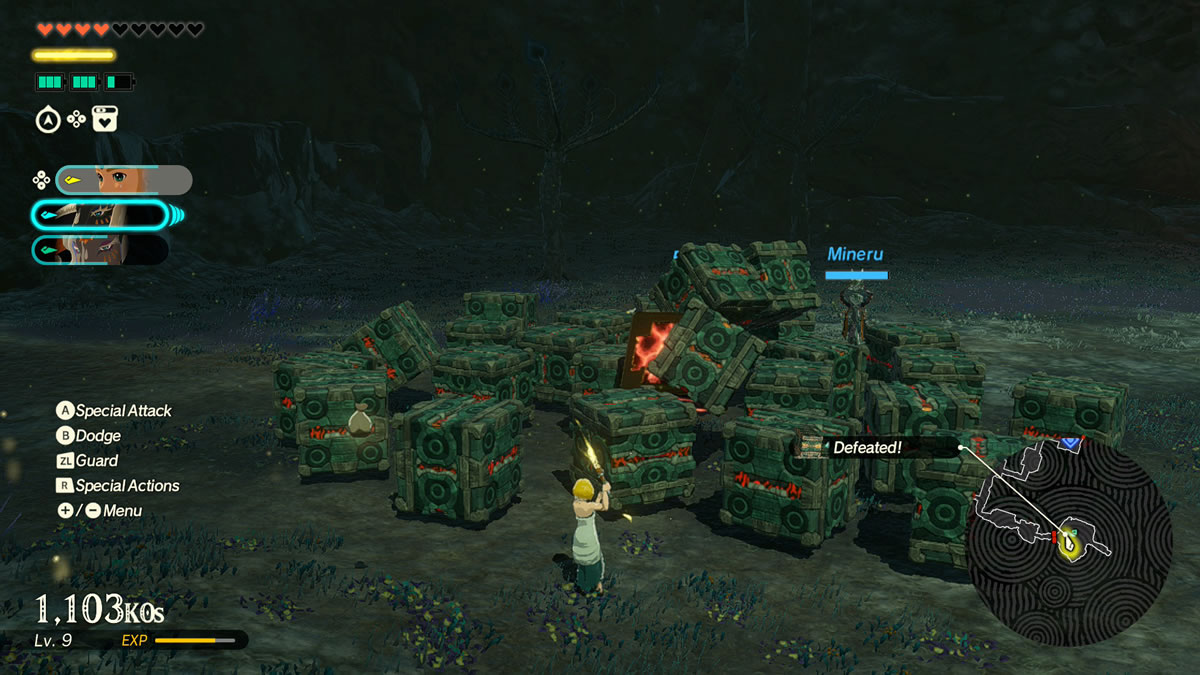Select the red marker on the minimap
The height and width of the screenshot is (675, 1200).
(1054, 538)
